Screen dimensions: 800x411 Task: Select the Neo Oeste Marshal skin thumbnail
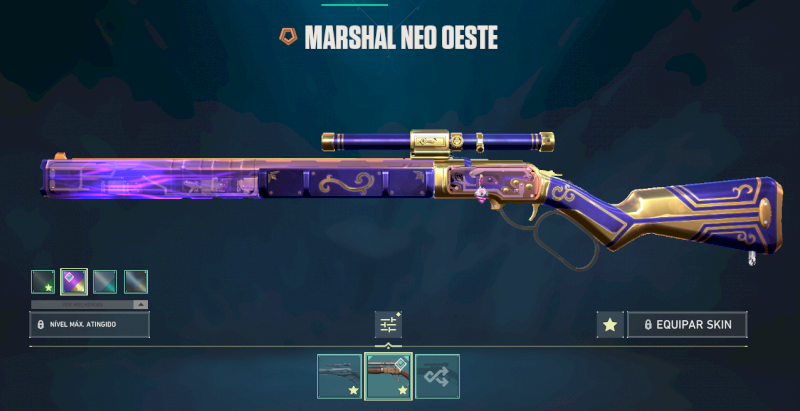388,376
